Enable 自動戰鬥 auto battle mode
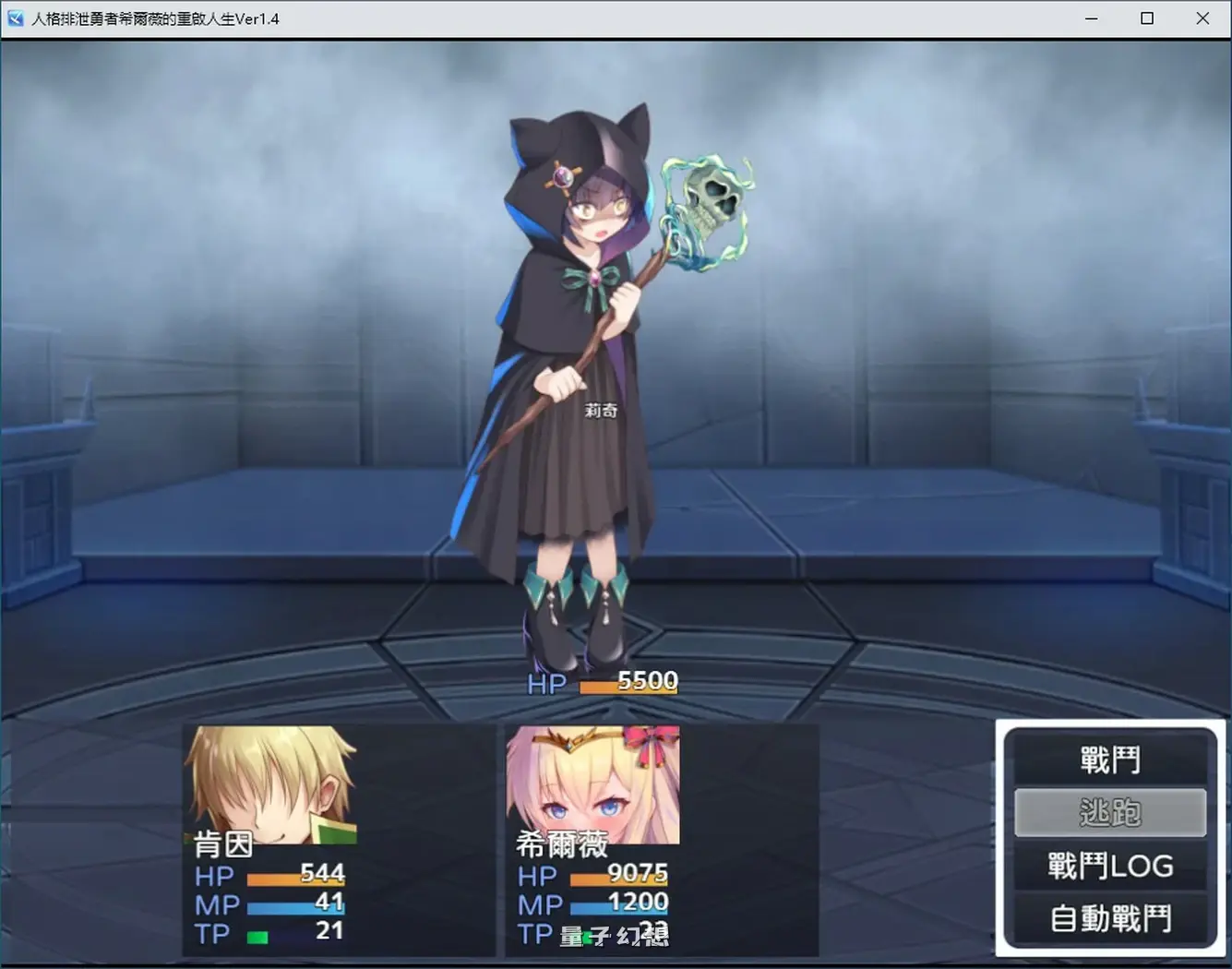Screen dimensions: 1232x969 pyautogui.click(x=1110, y=917)
